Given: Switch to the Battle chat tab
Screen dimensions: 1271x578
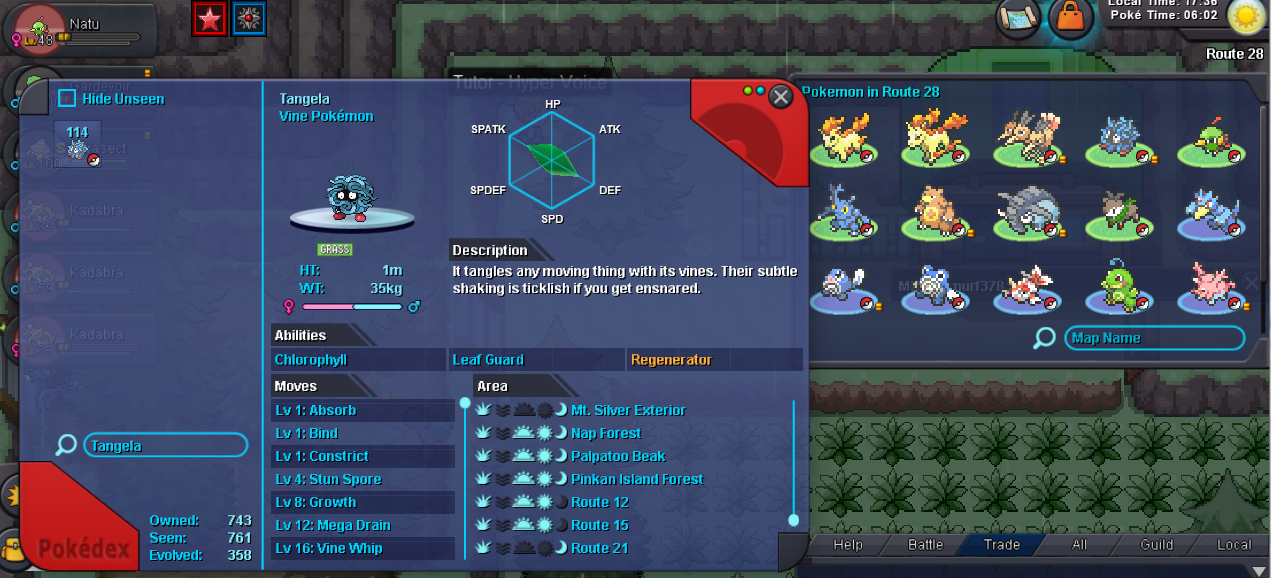Looking at the screenshot, I should [925, 545].
